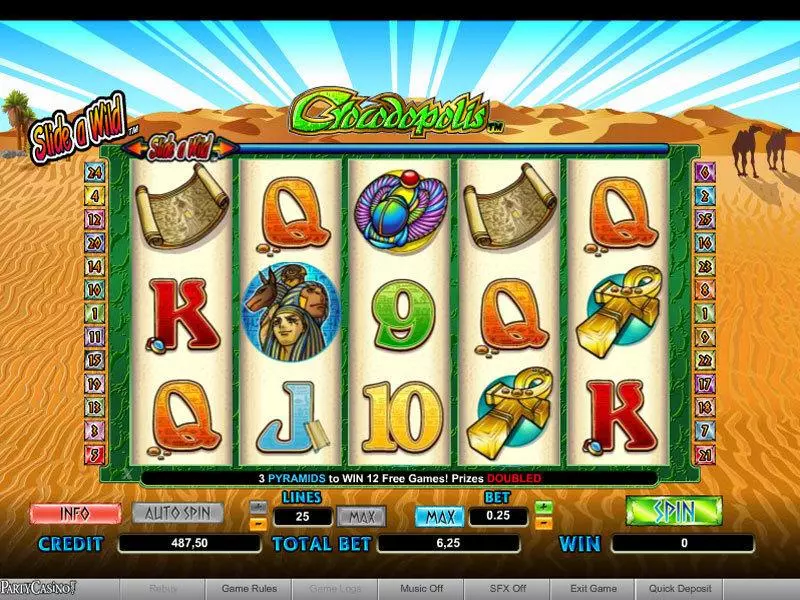Open the Quick Deposit option
Screen dimensions: 800x600
(680, 589)
